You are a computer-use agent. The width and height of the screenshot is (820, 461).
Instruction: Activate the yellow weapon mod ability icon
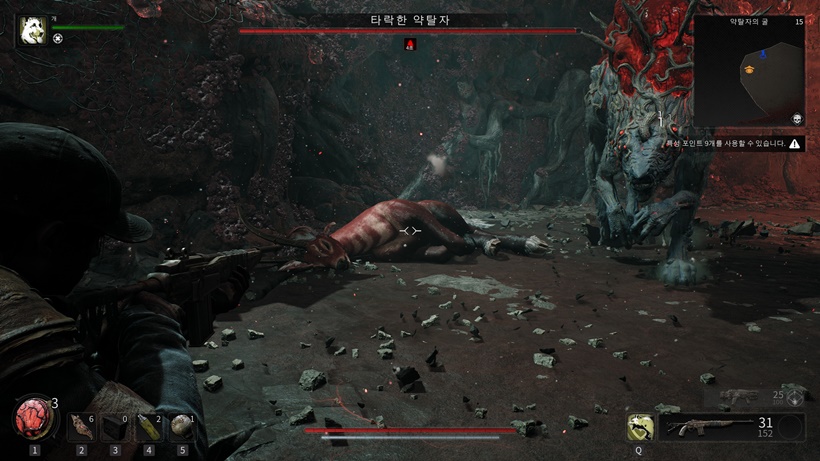click(639, 428)
